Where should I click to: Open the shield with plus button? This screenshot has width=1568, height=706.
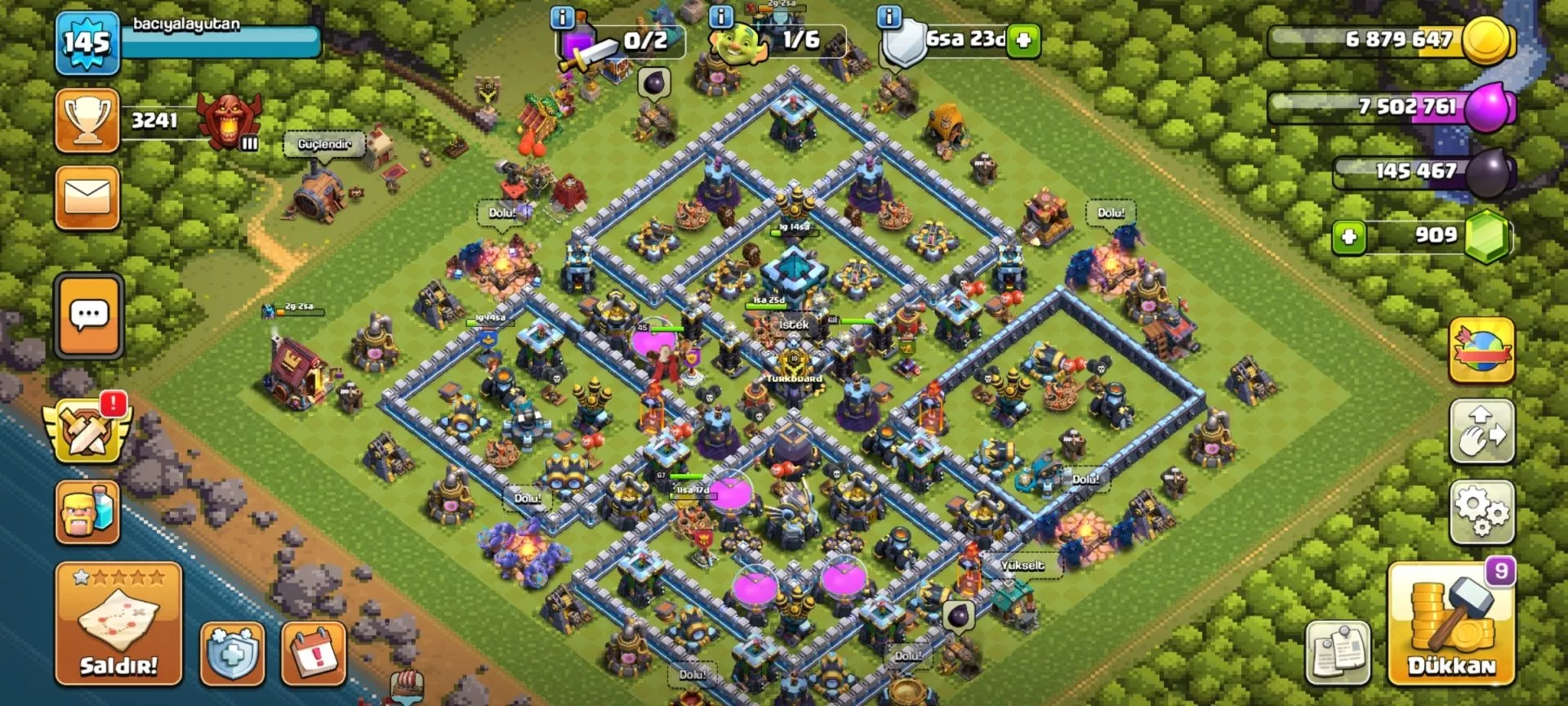point(233,654)
